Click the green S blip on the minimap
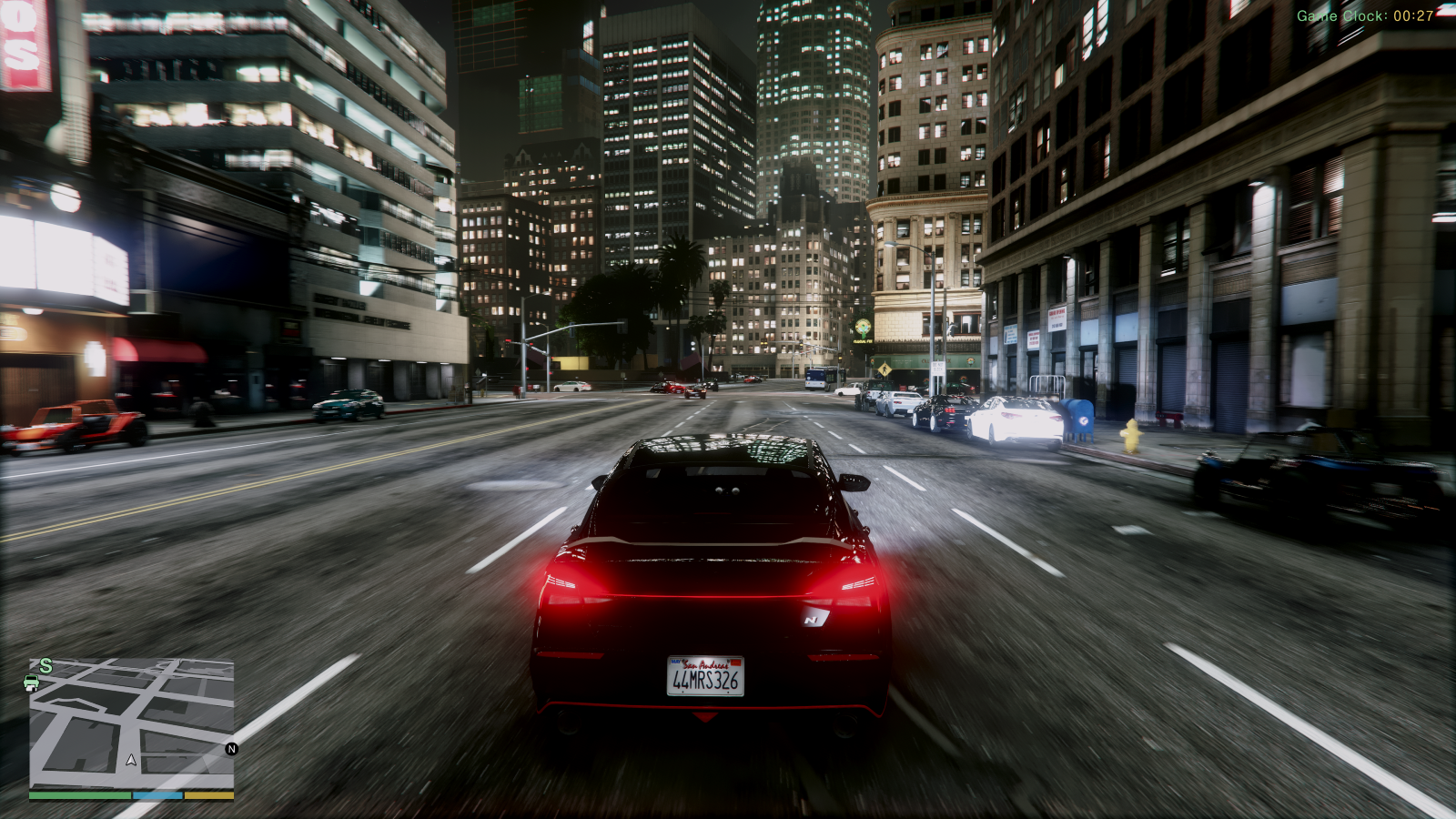1456x819 pixels. click(x=45, y=665)
